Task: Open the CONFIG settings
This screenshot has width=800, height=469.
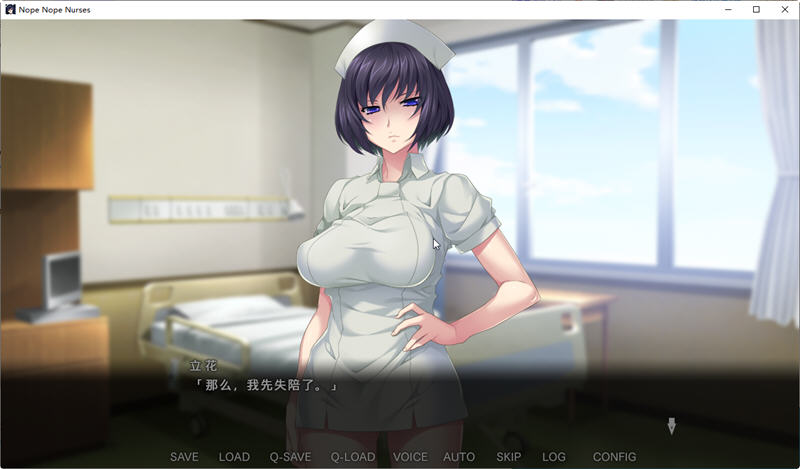Action: 614,457
